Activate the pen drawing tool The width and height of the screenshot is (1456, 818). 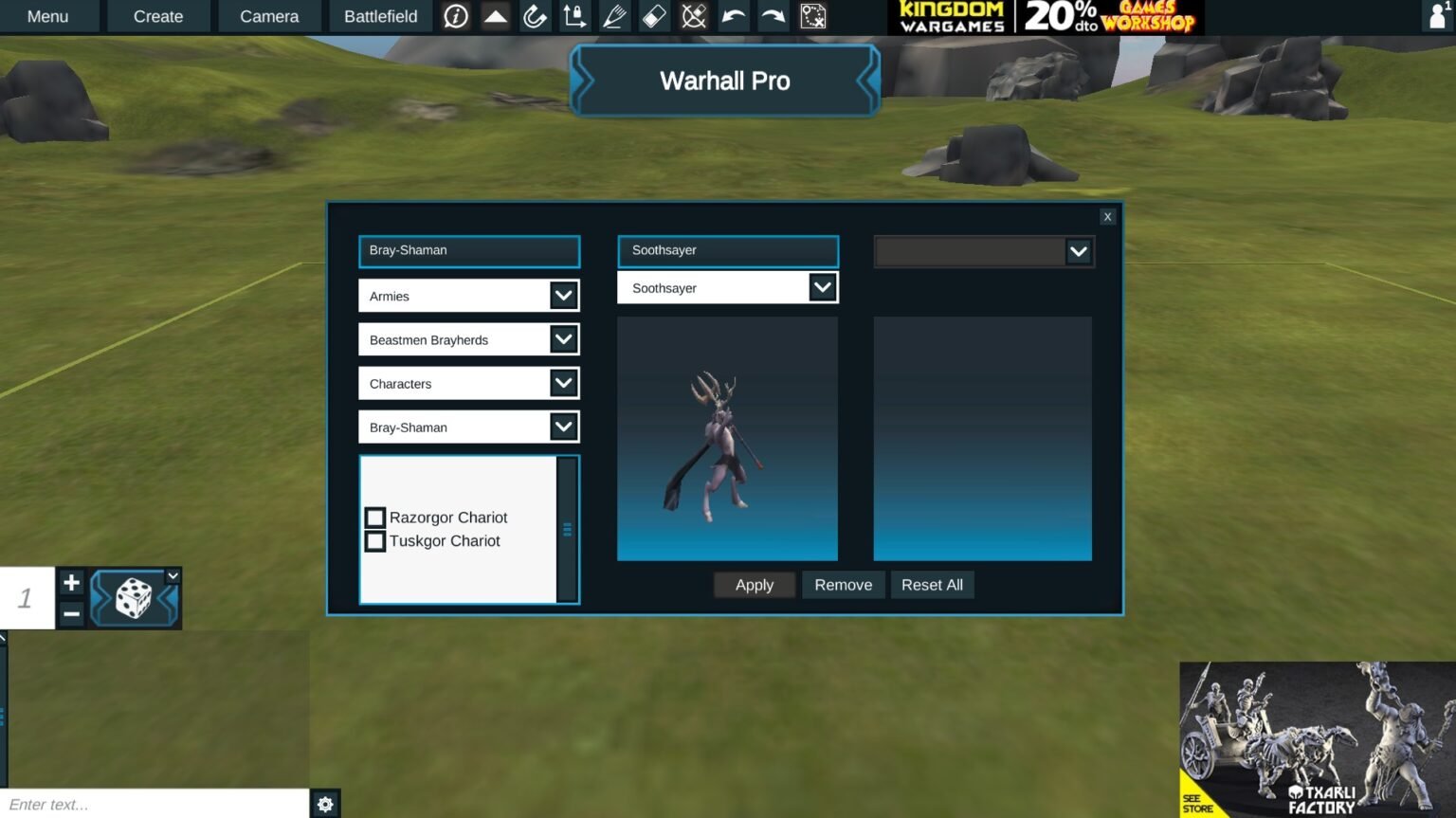(x=614, y=16)
